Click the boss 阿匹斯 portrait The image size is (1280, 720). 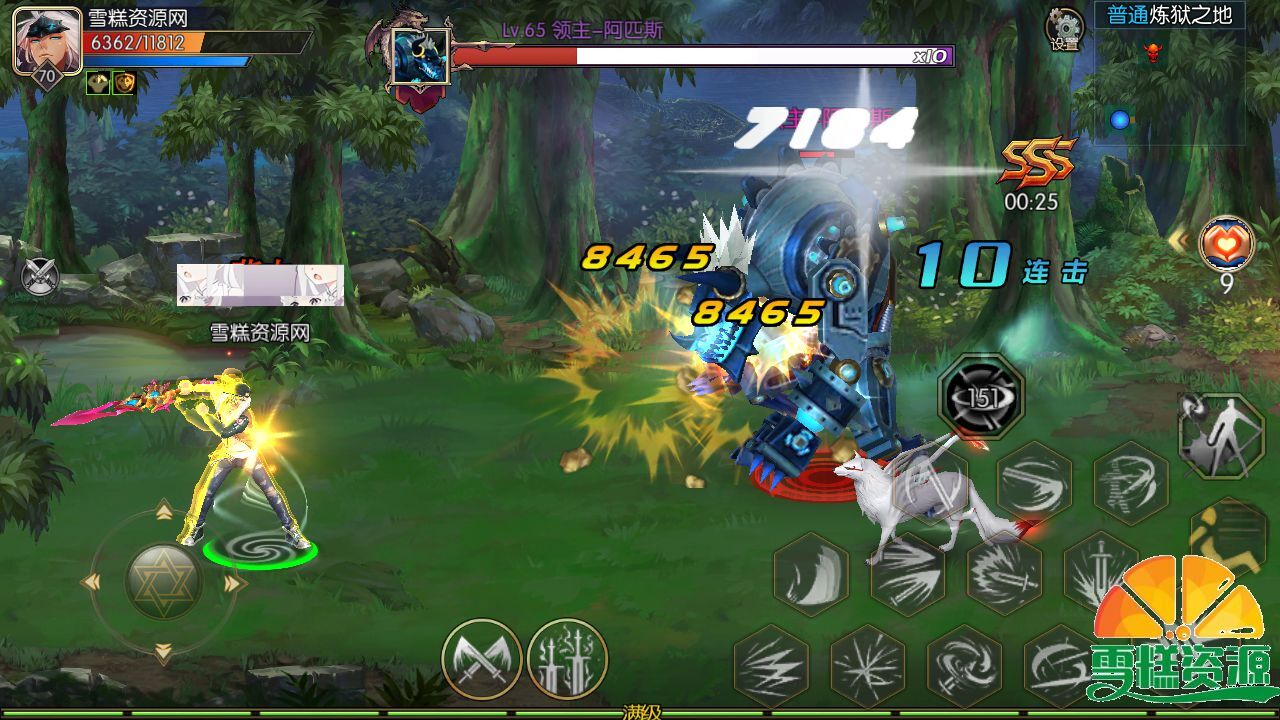click(420, 57)
